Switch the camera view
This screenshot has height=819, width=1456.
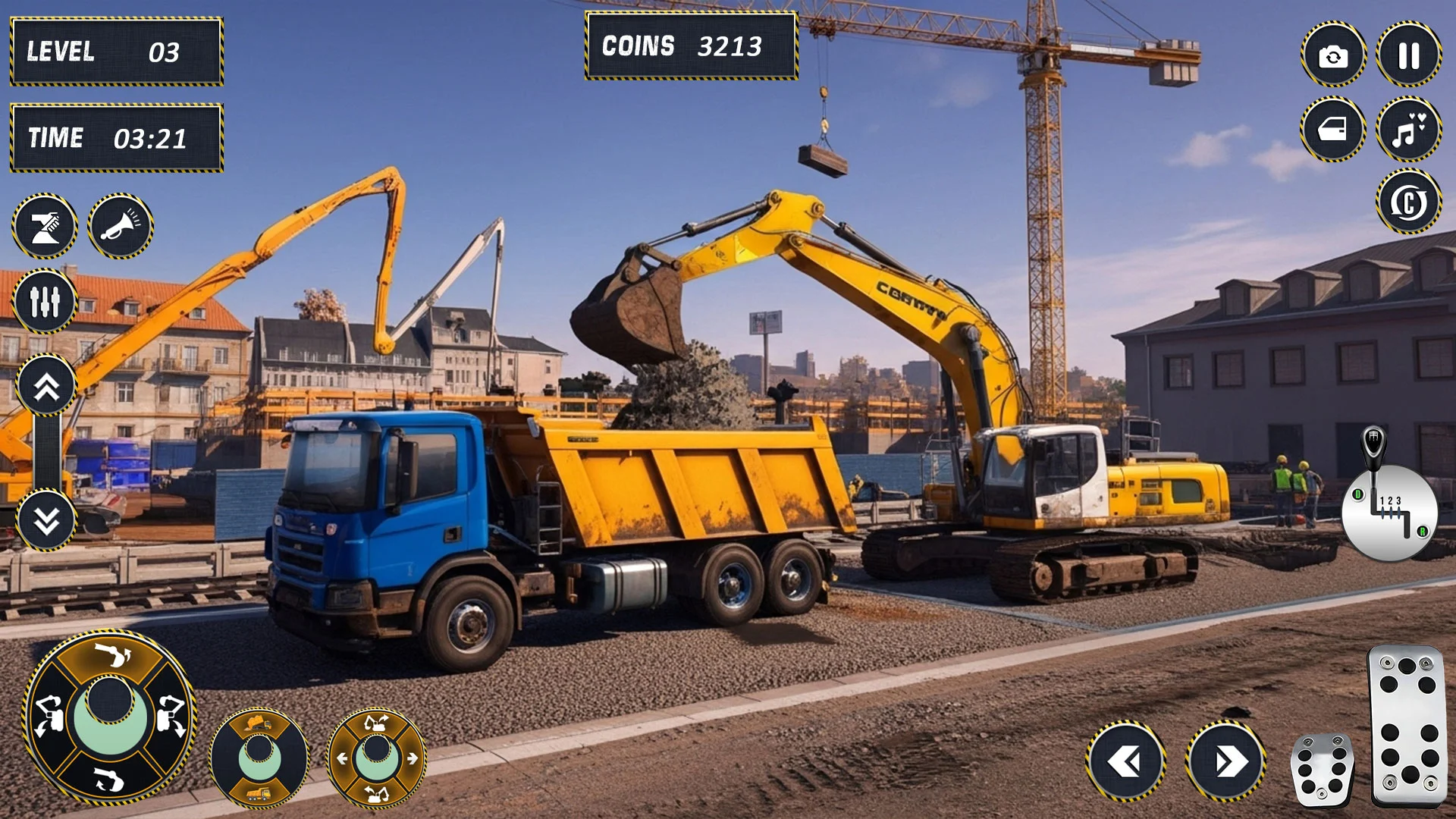click(1333, 55)
